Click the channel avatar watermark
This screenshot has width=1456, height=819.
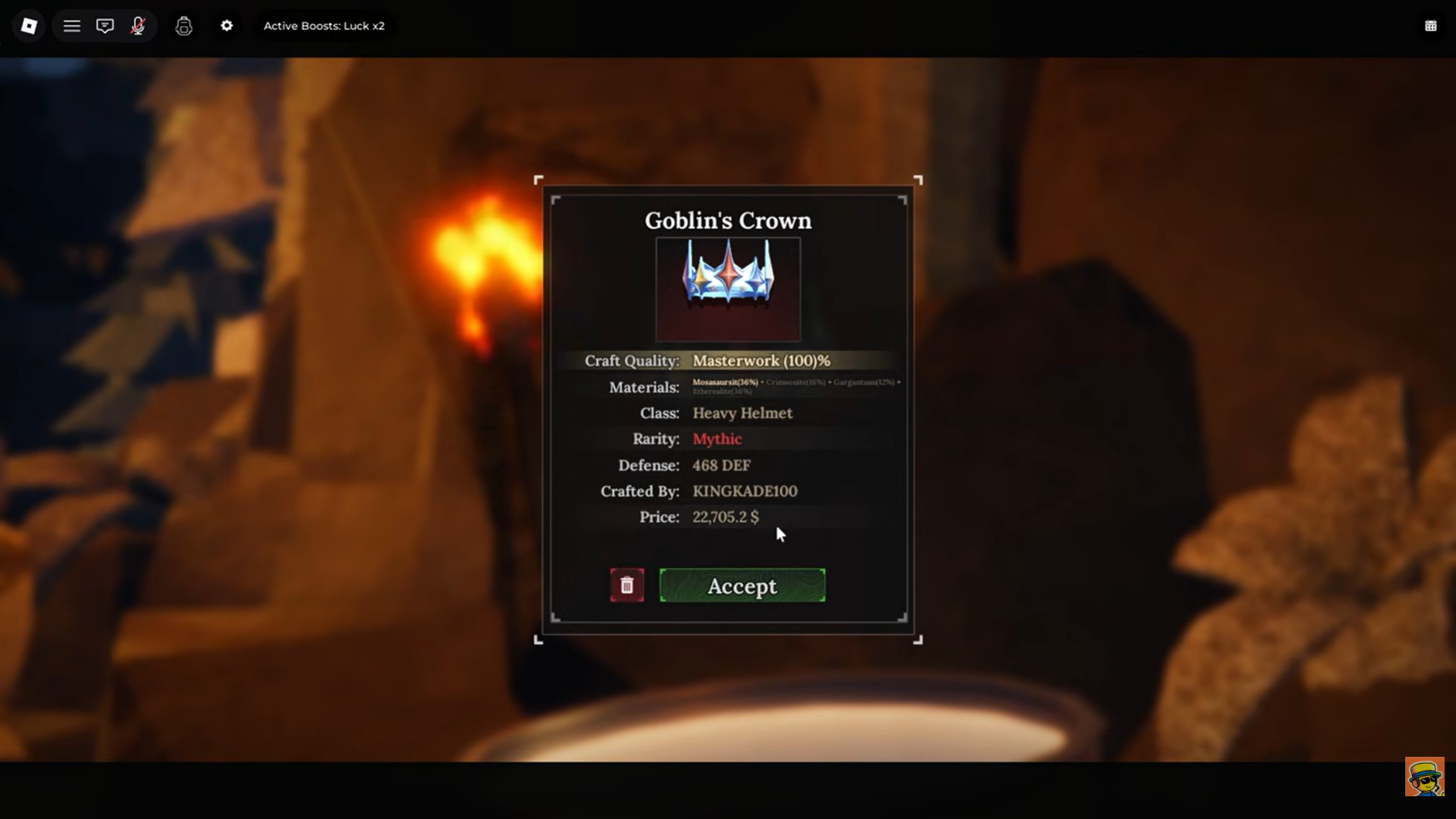coord(1424,776)
